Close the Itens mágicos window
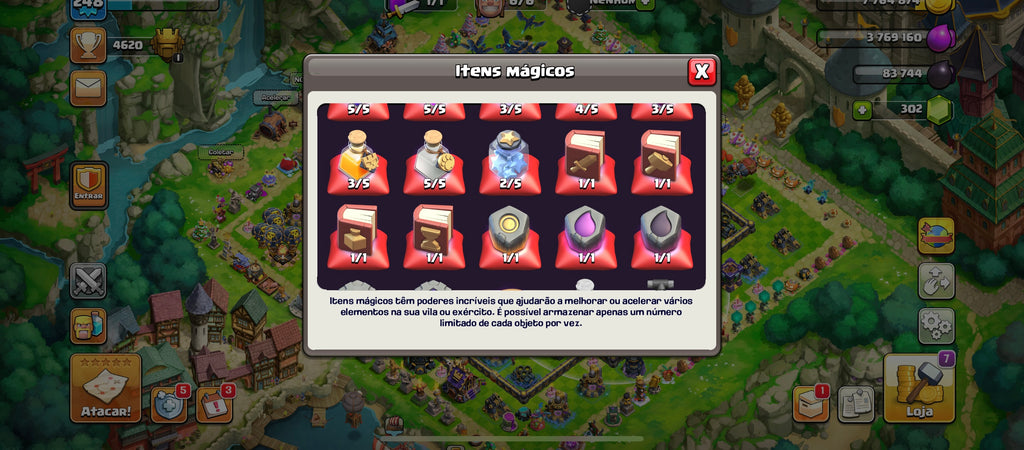 click(x=701, y=71)
